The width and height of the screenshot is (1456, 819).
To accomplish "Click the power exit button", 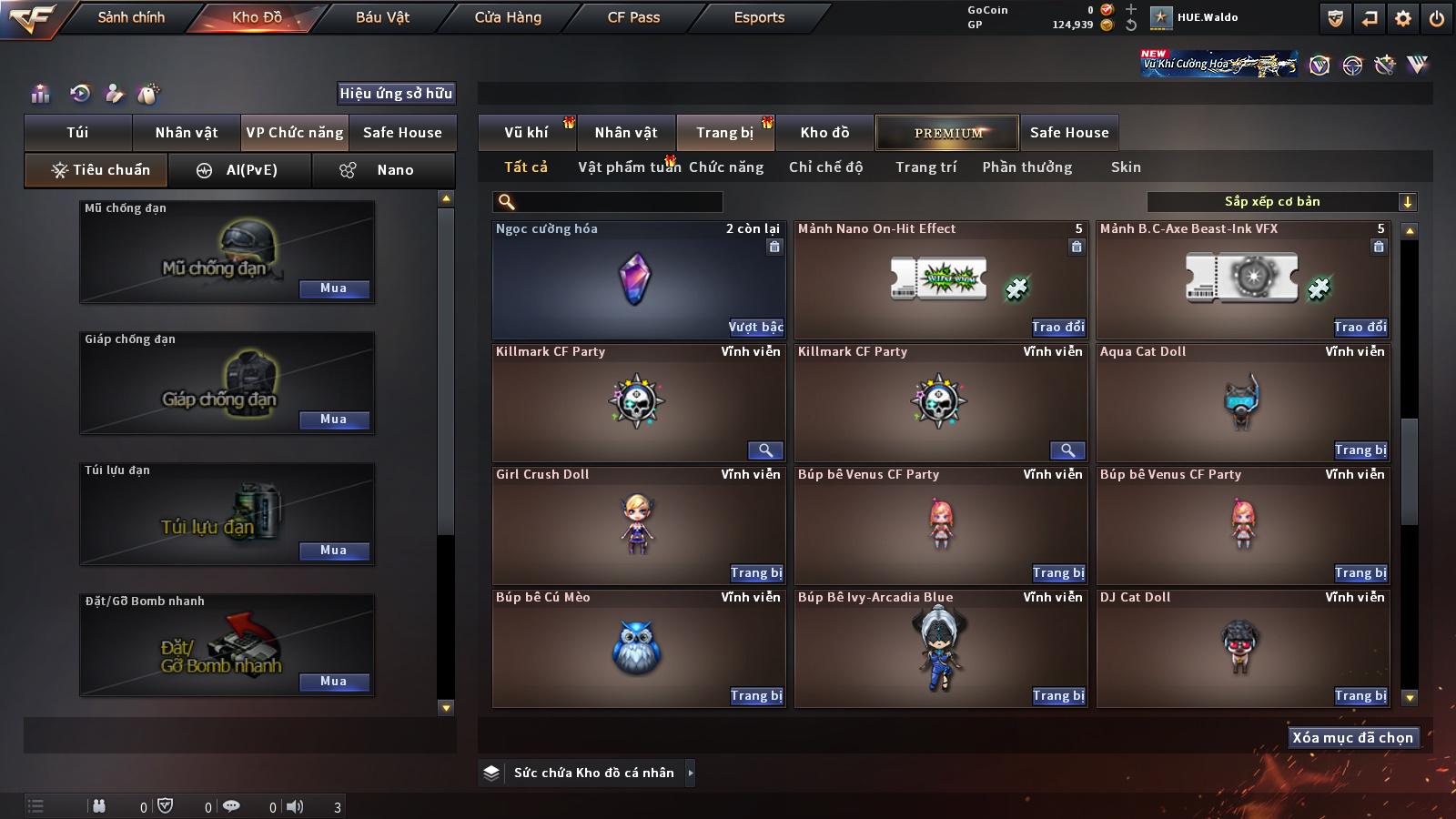I will point(1437,18).
